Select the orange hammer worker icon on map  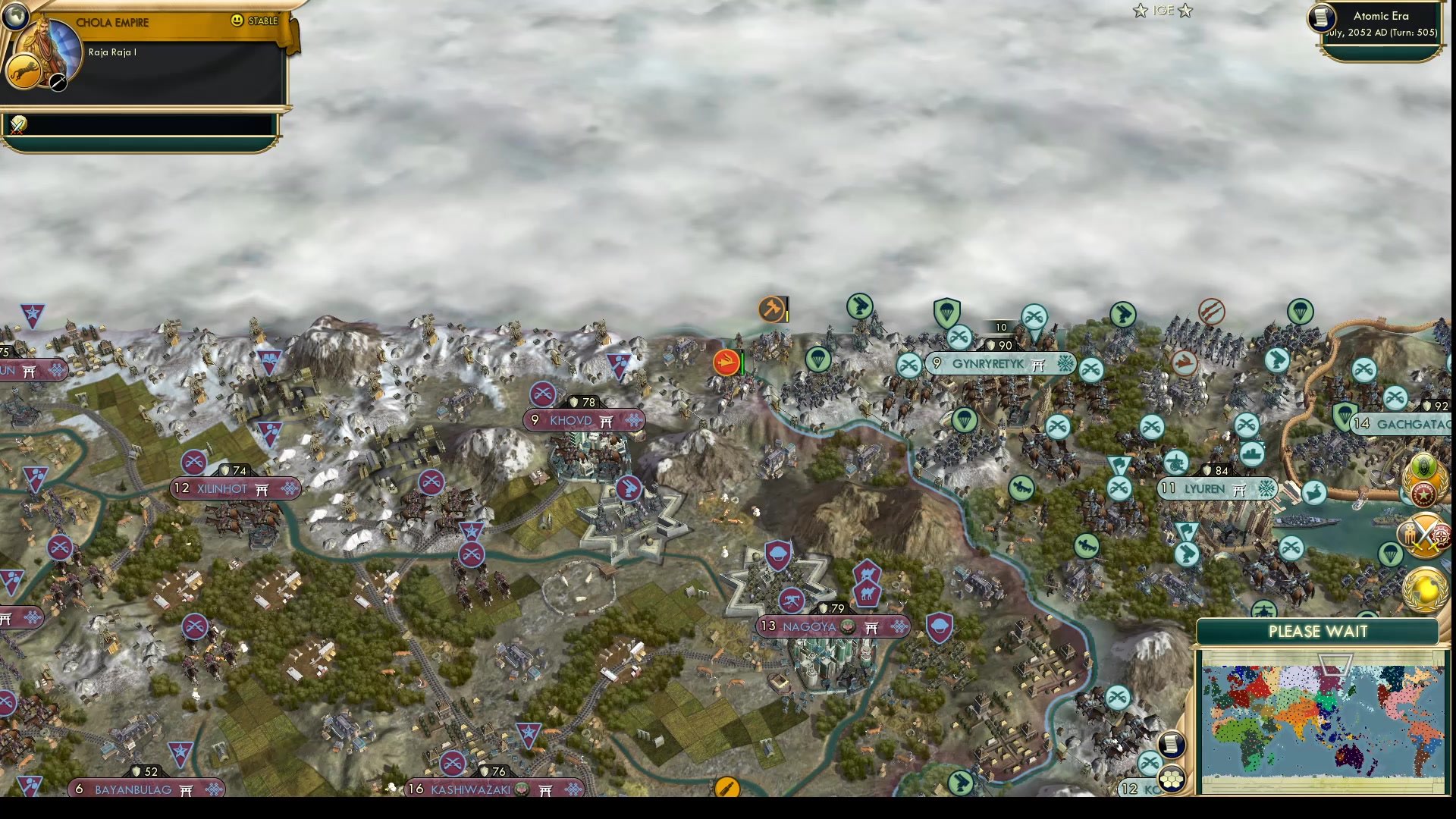[x=773, y=311]
